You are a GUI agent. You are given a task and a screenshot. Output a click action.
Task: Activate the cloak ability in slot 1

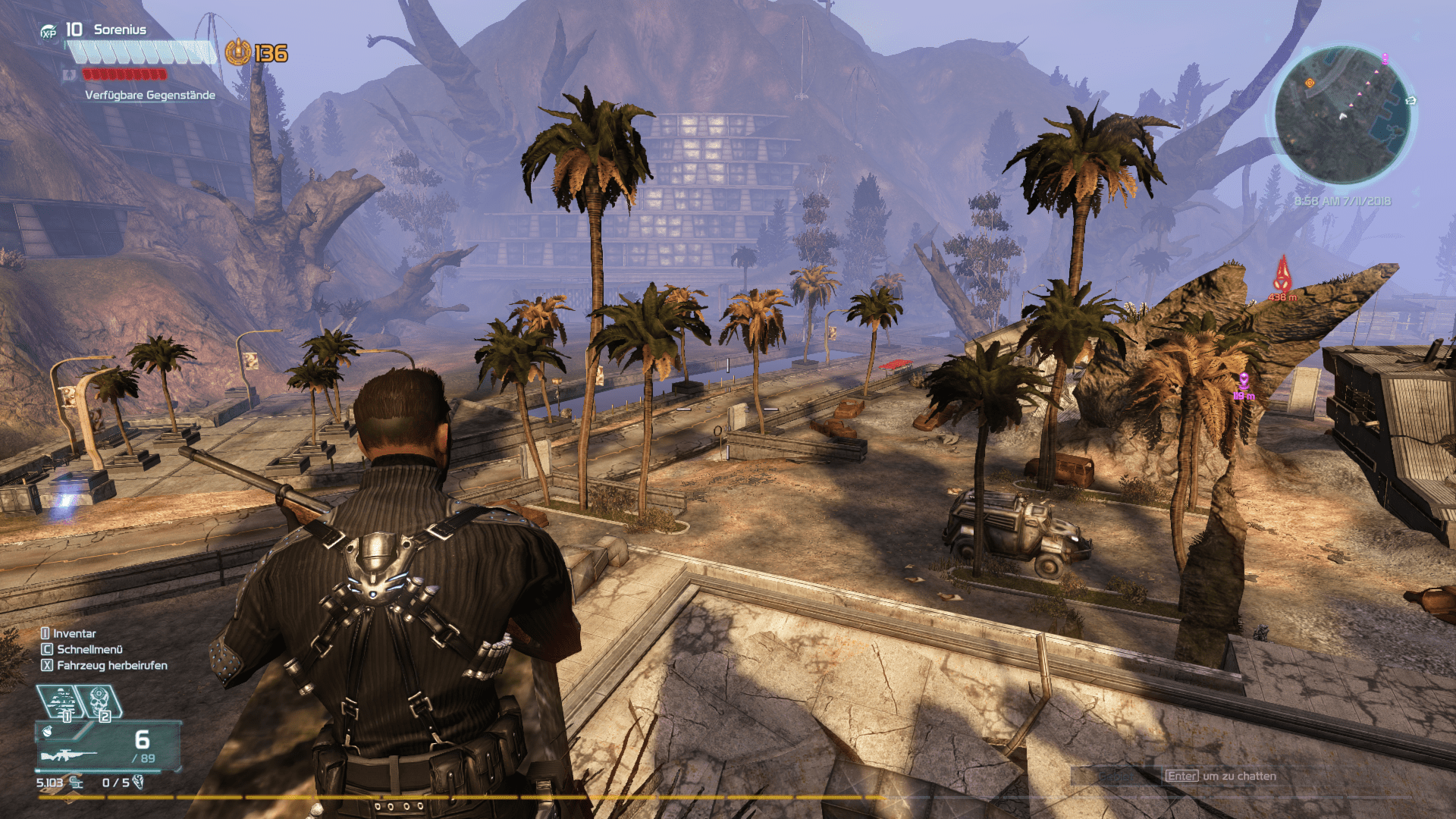pos(64,702)
